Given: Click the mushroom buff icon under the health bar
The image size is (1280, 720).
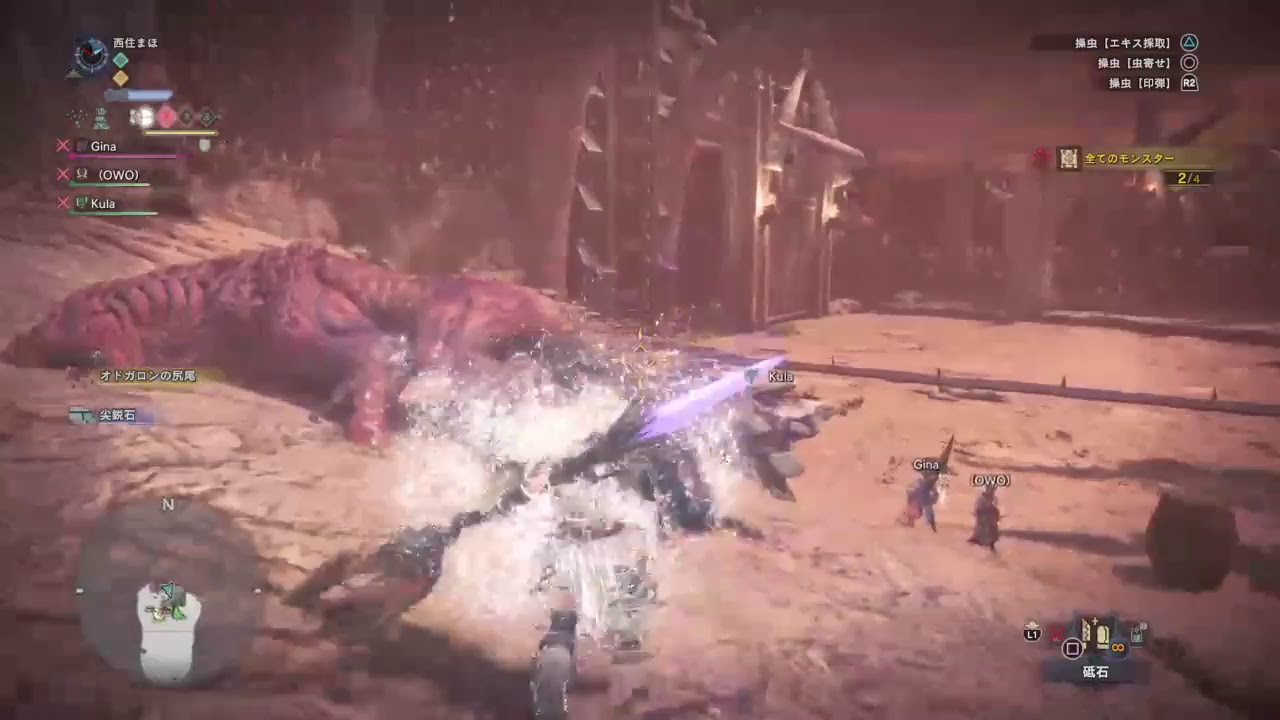Looking at the screenshot, I should (101, 116).
